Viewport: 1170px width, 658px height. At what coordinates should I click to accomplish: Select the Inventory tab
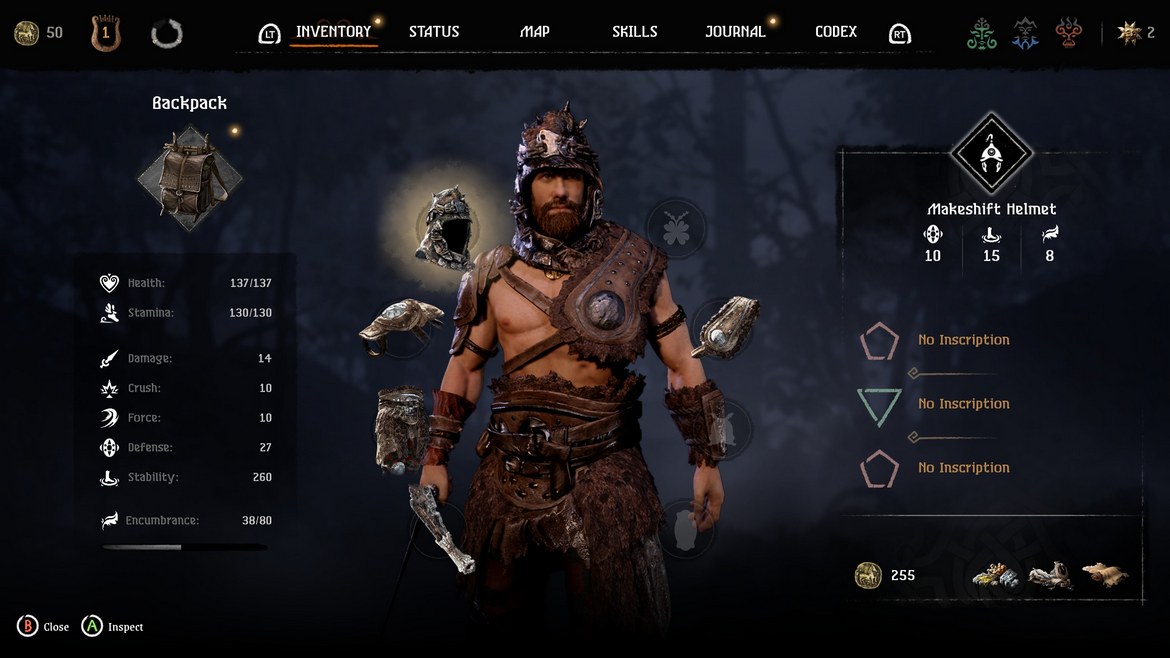click(333, 32)
